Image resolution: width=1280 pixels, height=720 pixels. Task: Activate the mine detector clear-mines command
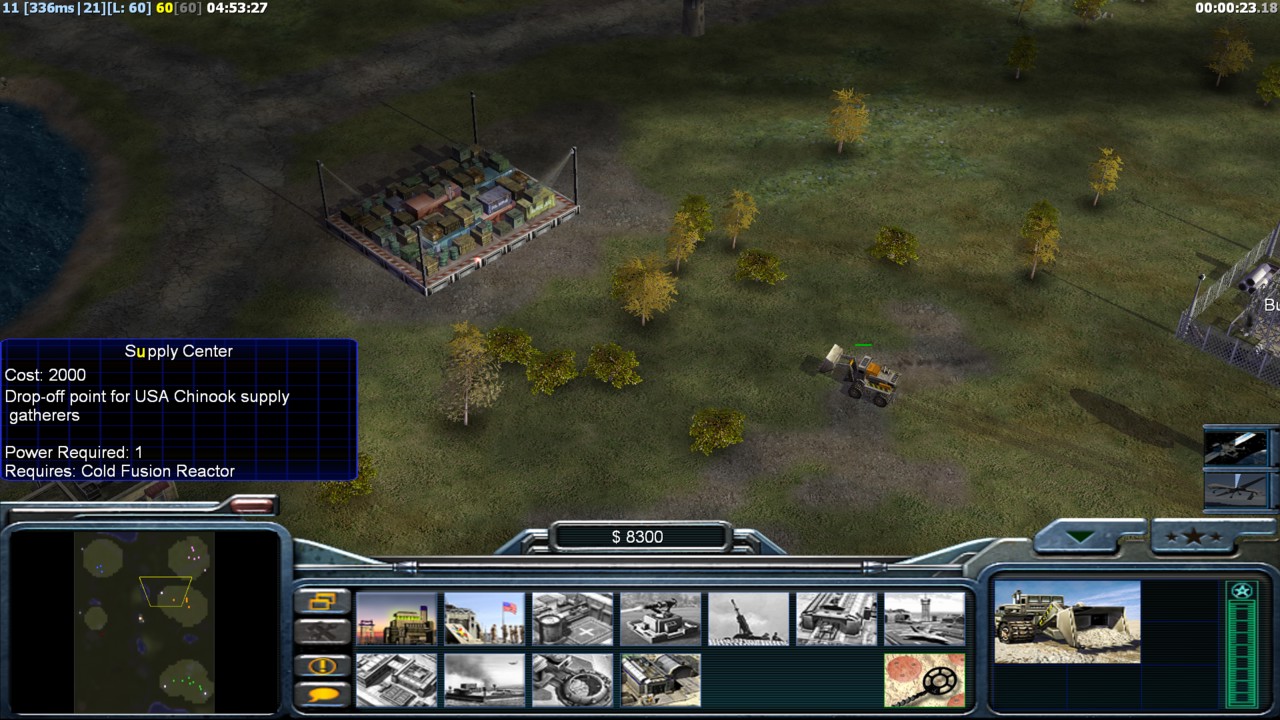924,680
